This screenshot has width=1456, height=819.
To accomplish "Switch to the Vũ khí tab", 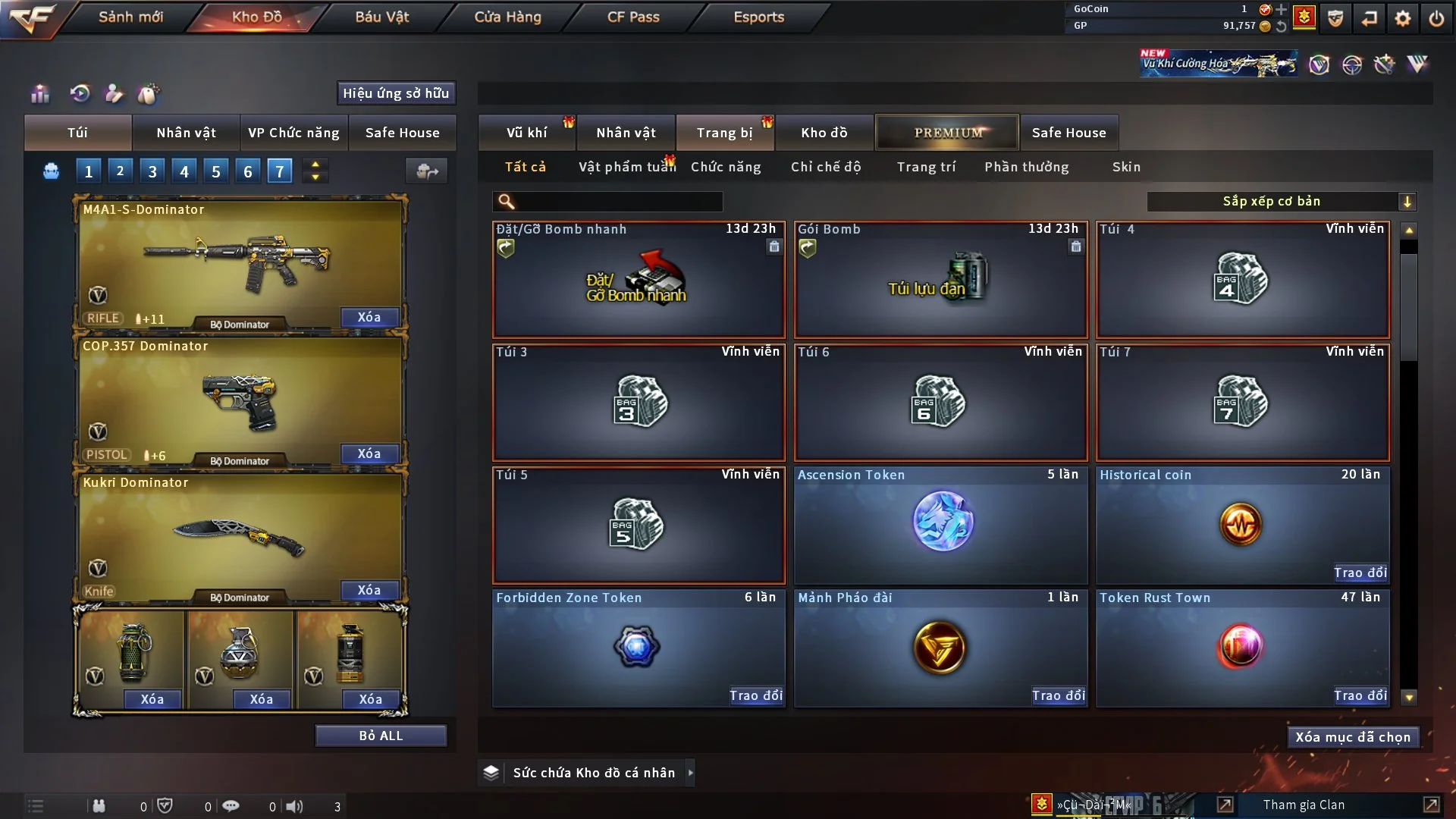I will pos(526,133).
